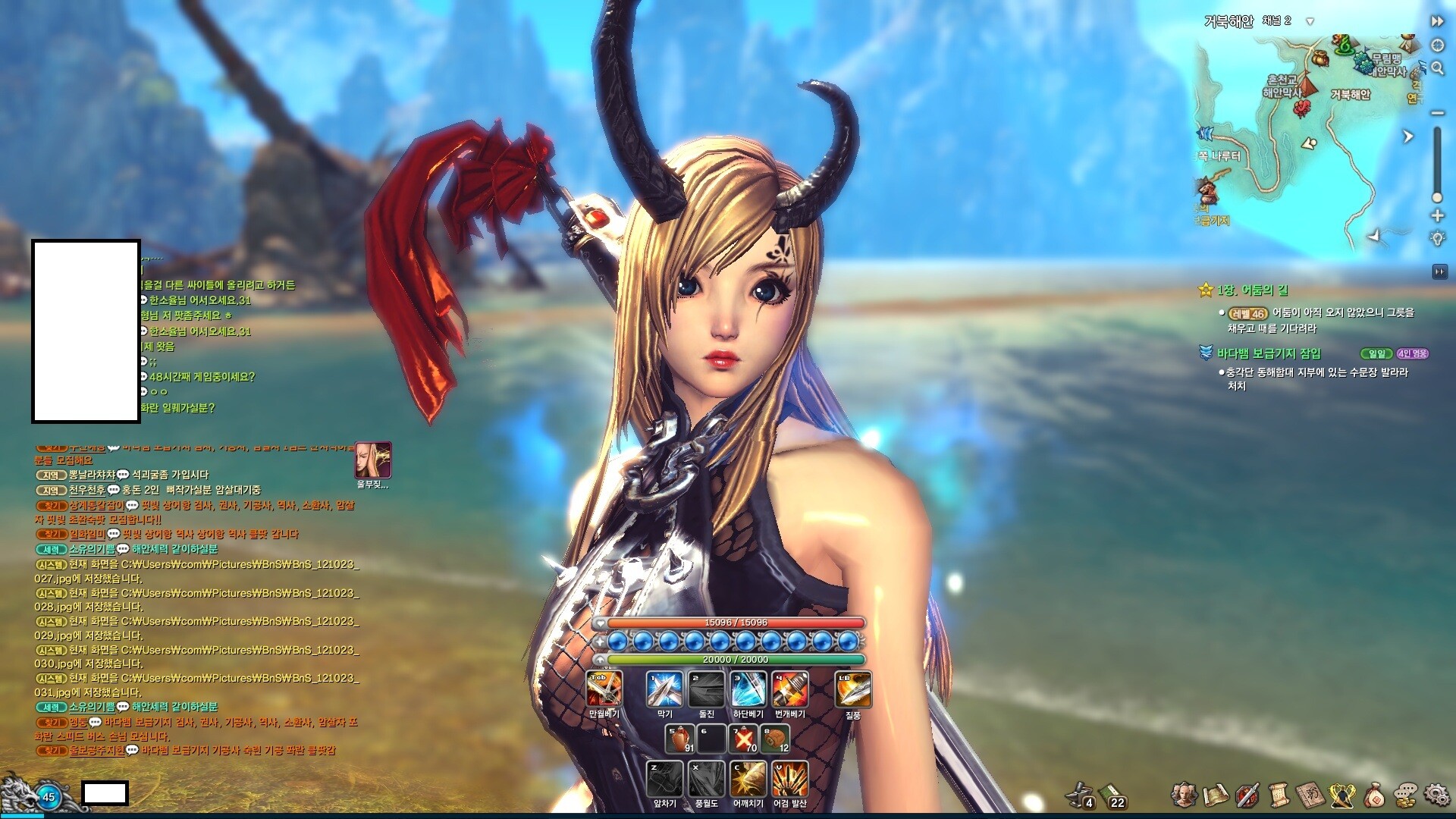Select the meat food item slot
This screenshot has height=819, width=1456.
775,739
